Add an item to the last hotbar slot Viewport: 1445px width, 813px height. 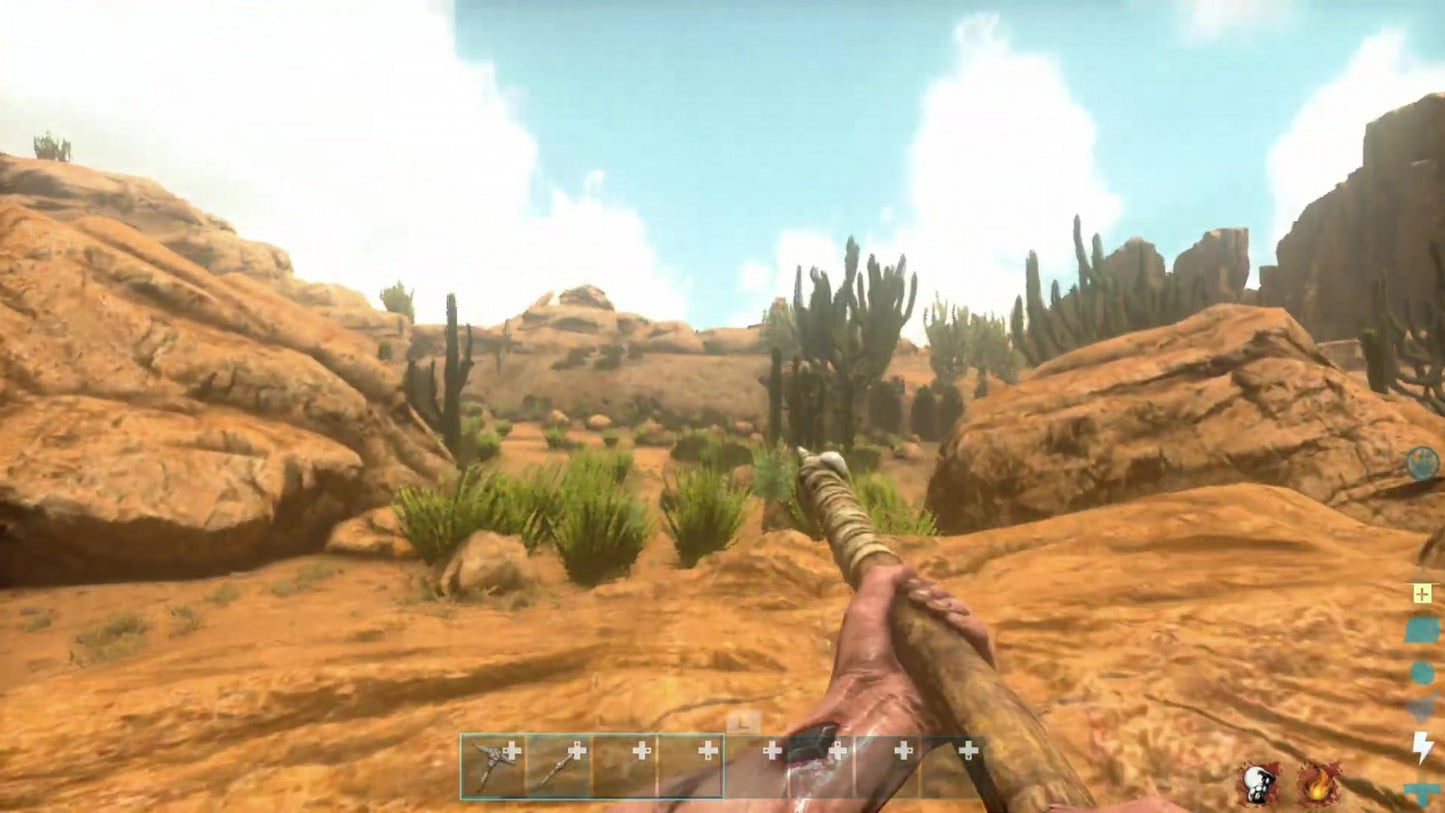pos(967,750)
